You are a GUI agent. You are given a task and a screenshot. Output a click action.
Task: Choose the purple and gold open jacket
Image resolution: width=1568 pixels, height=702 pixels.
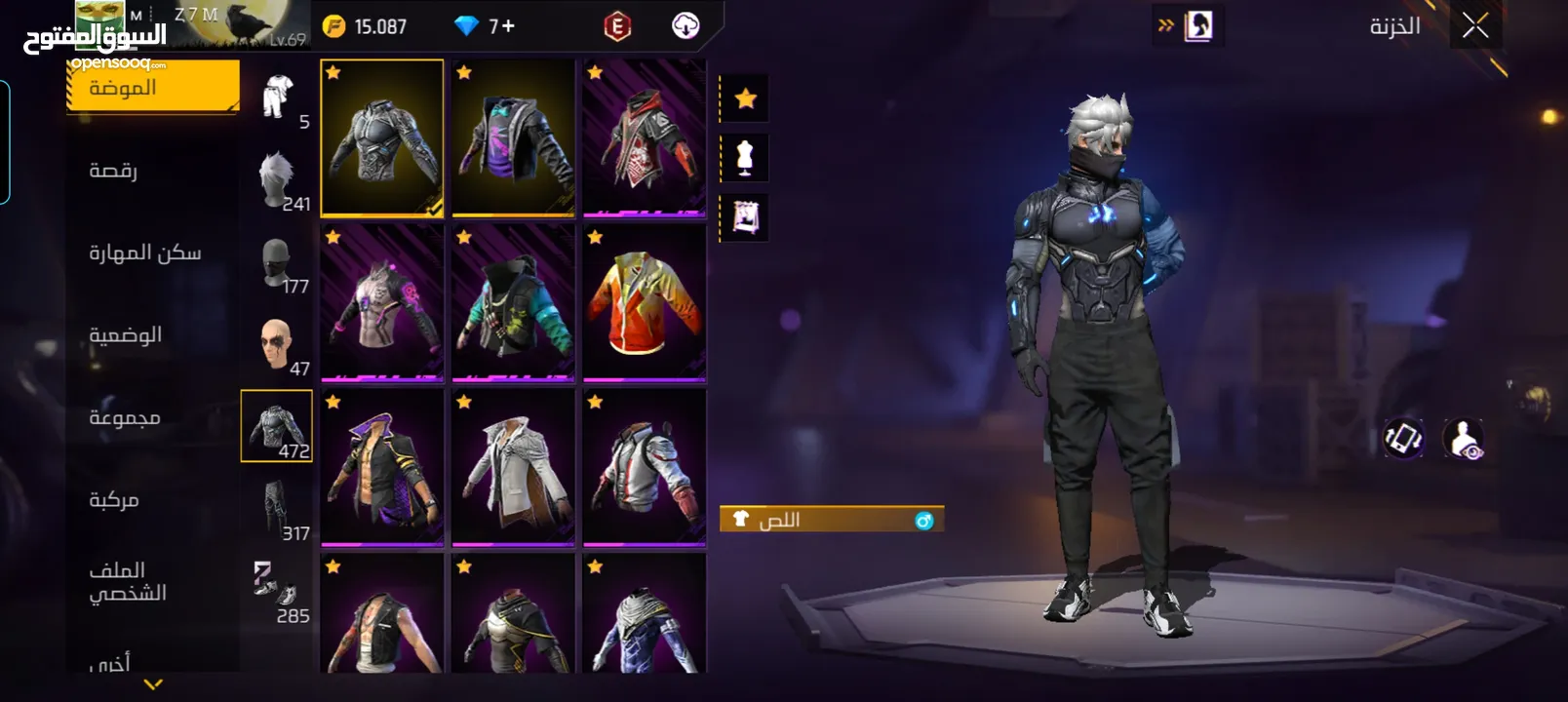(x=382, y=467)
